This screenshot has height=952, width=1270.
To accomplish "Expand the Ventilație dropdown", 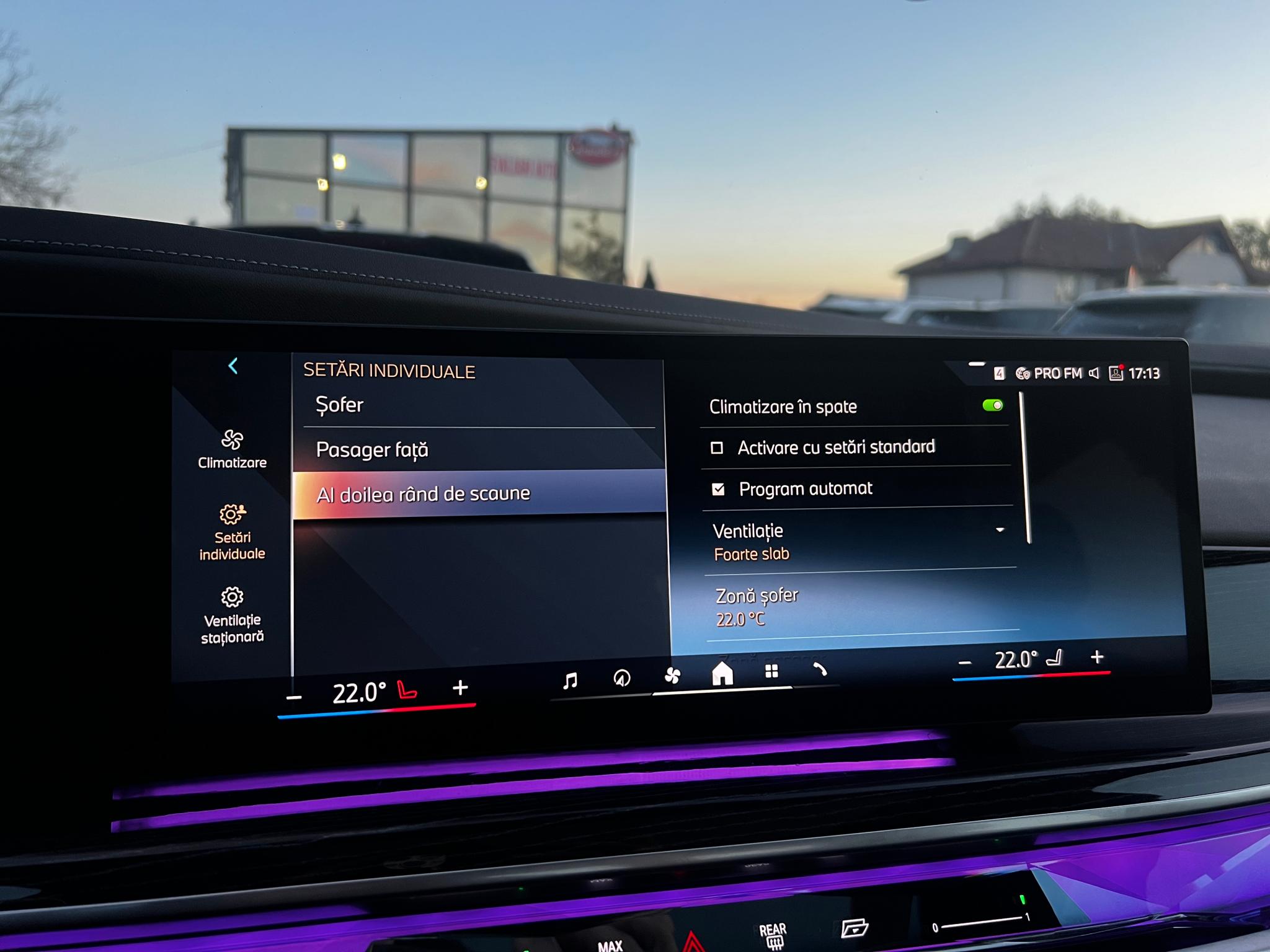I will (x=1000, y=530).
